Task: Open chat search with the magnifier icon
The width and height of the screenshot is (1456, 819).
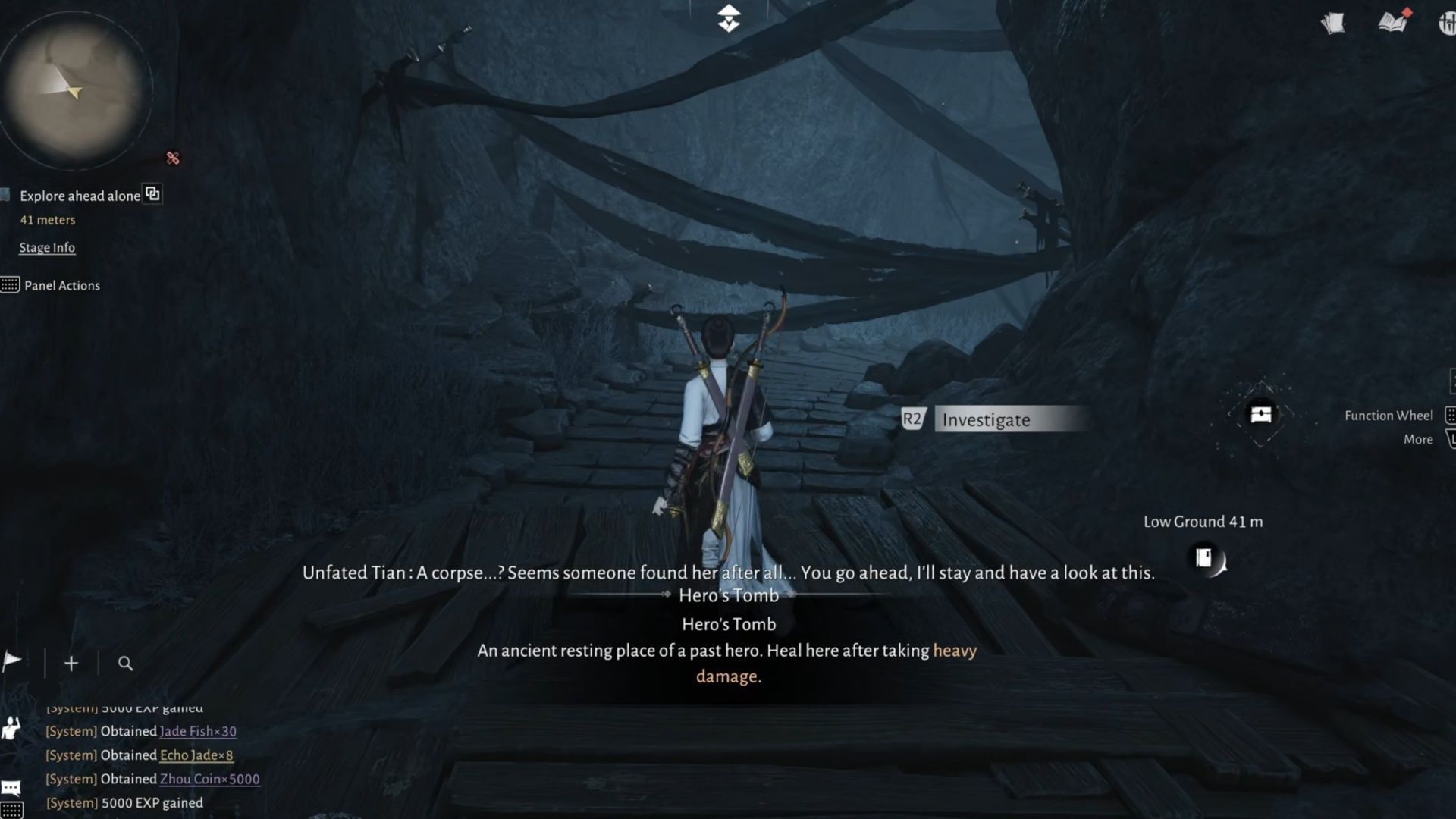Action: coord(125,663)
